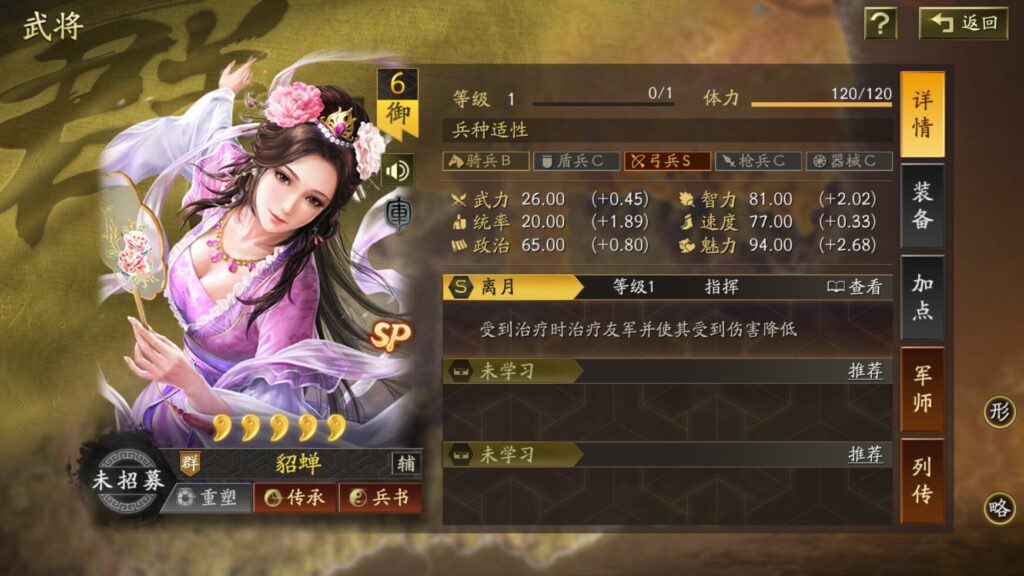The height and width of the screenshot is (576, 1024).
Task: Switch to the 详情 tab
Action: tap(922, 114)
